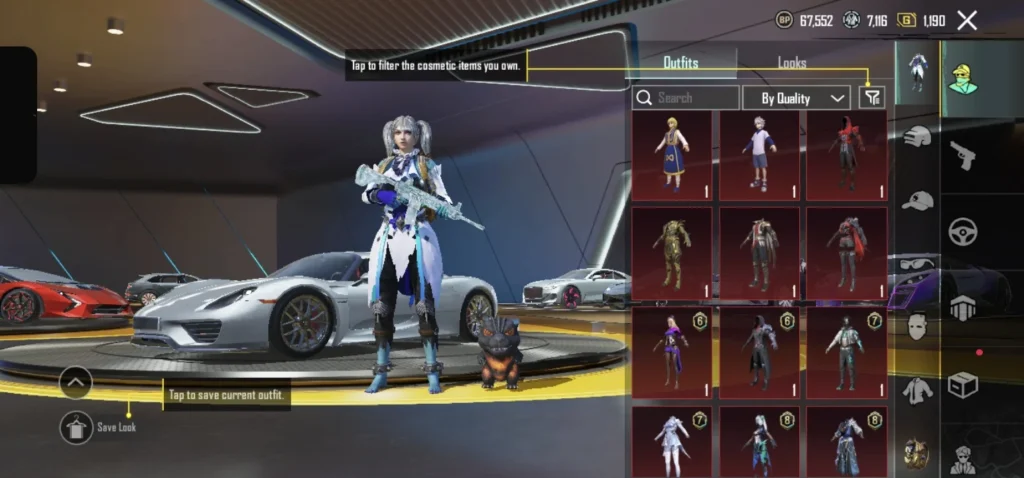Show the sunglasses eyewear category

[x=917, y=264]
